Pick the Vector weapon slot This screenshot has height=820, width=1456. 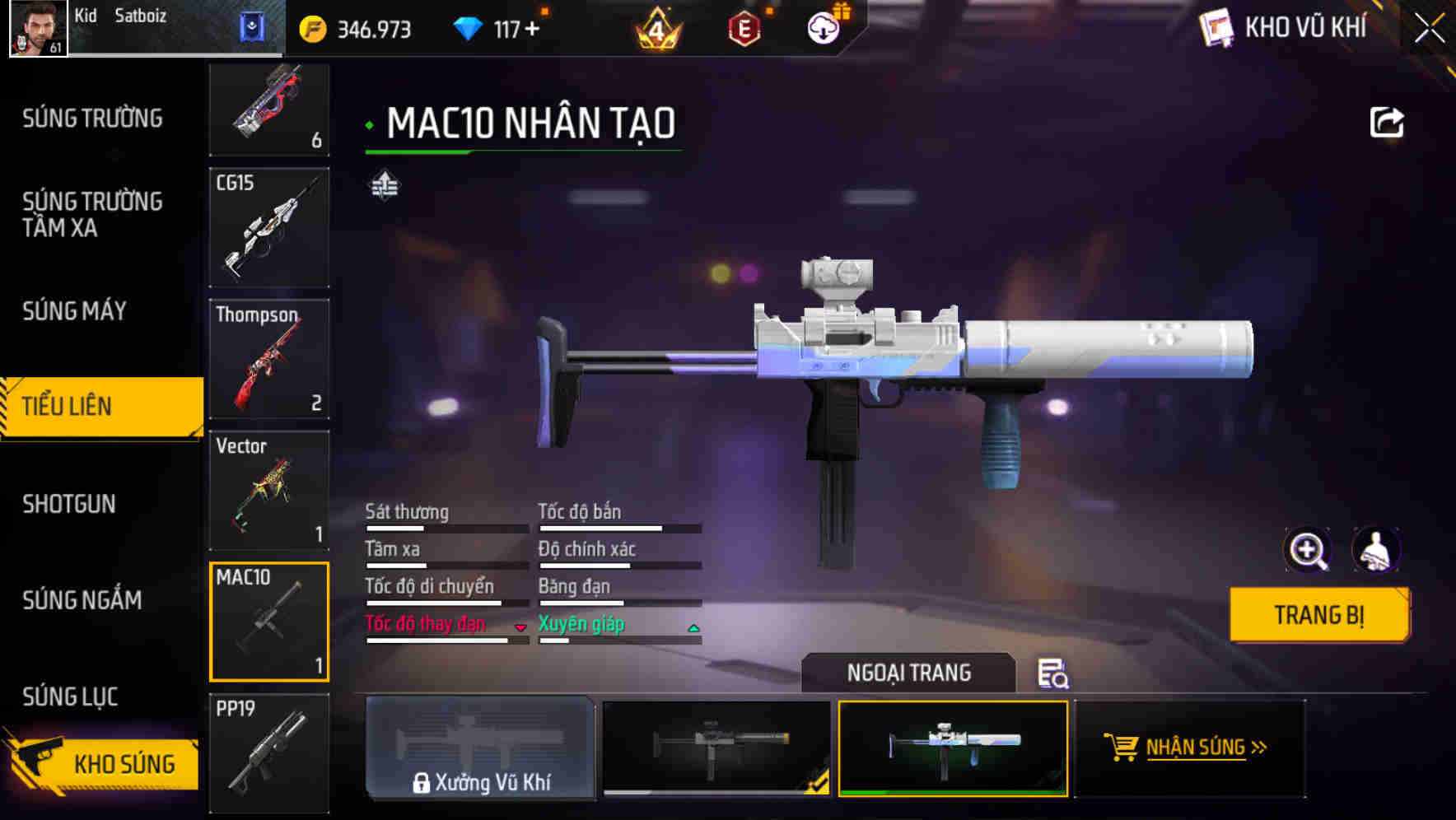[x=269, y=491]
